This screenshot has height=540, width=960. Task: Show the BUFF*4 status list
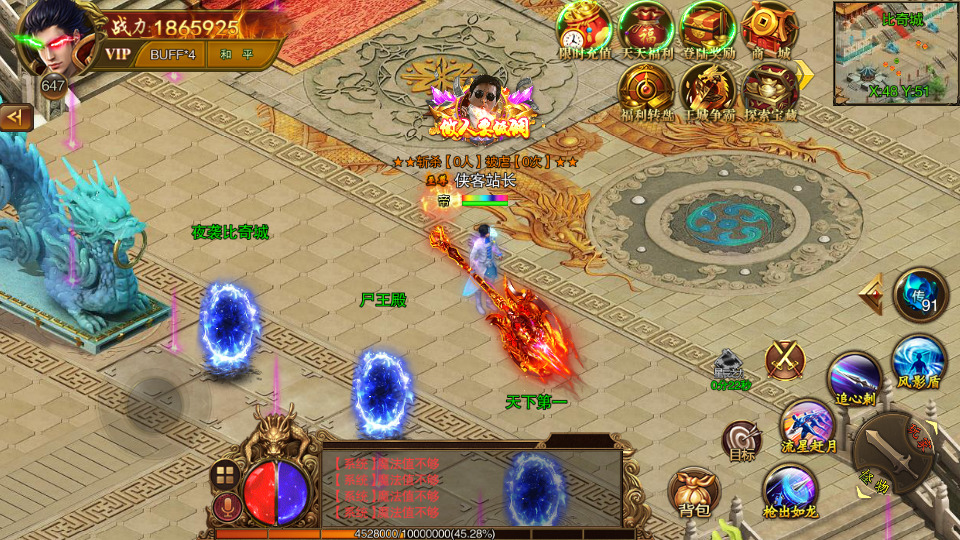(172, 54)
